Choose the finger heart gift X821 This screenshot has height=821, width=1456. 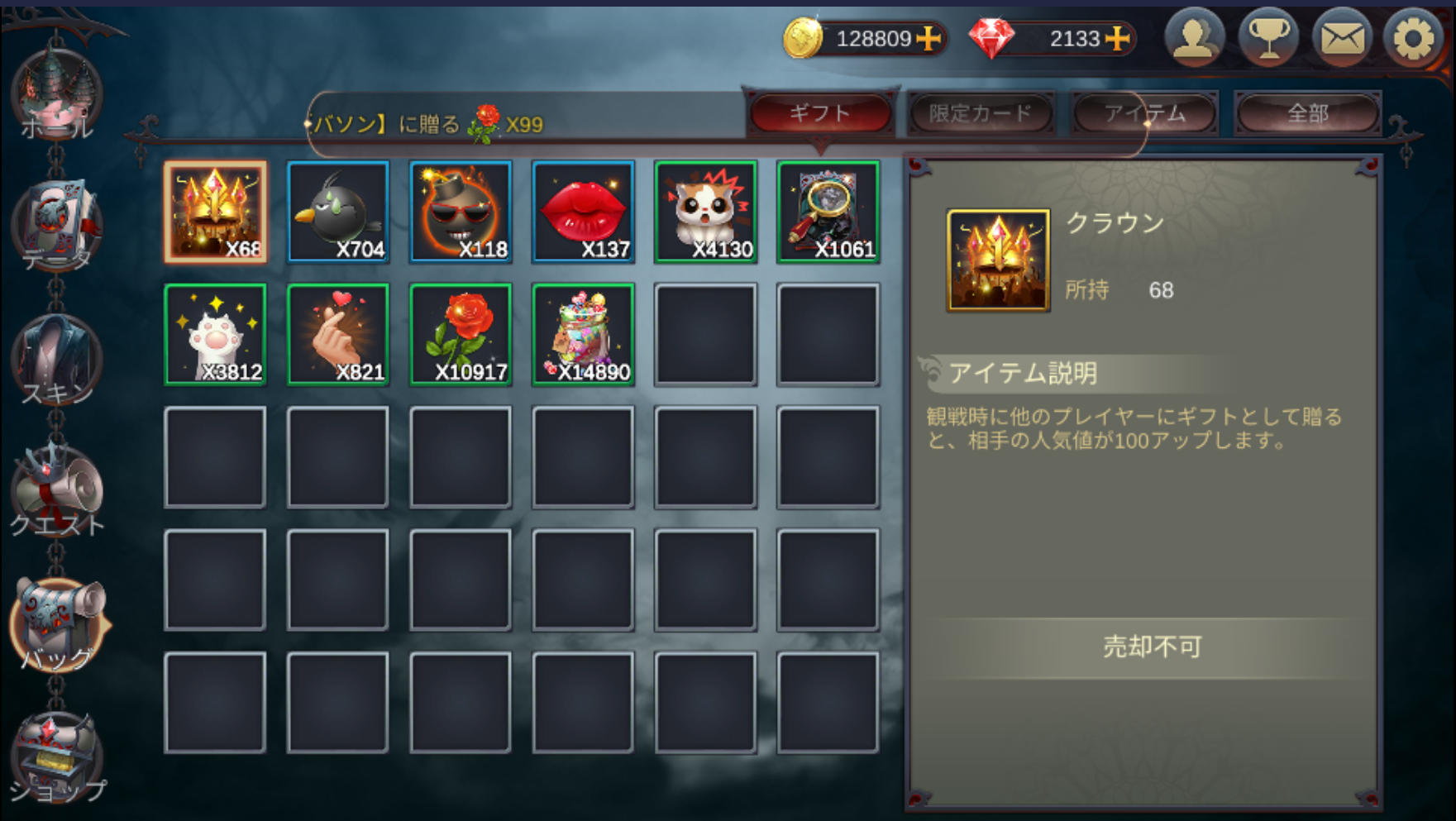point(337,335)
